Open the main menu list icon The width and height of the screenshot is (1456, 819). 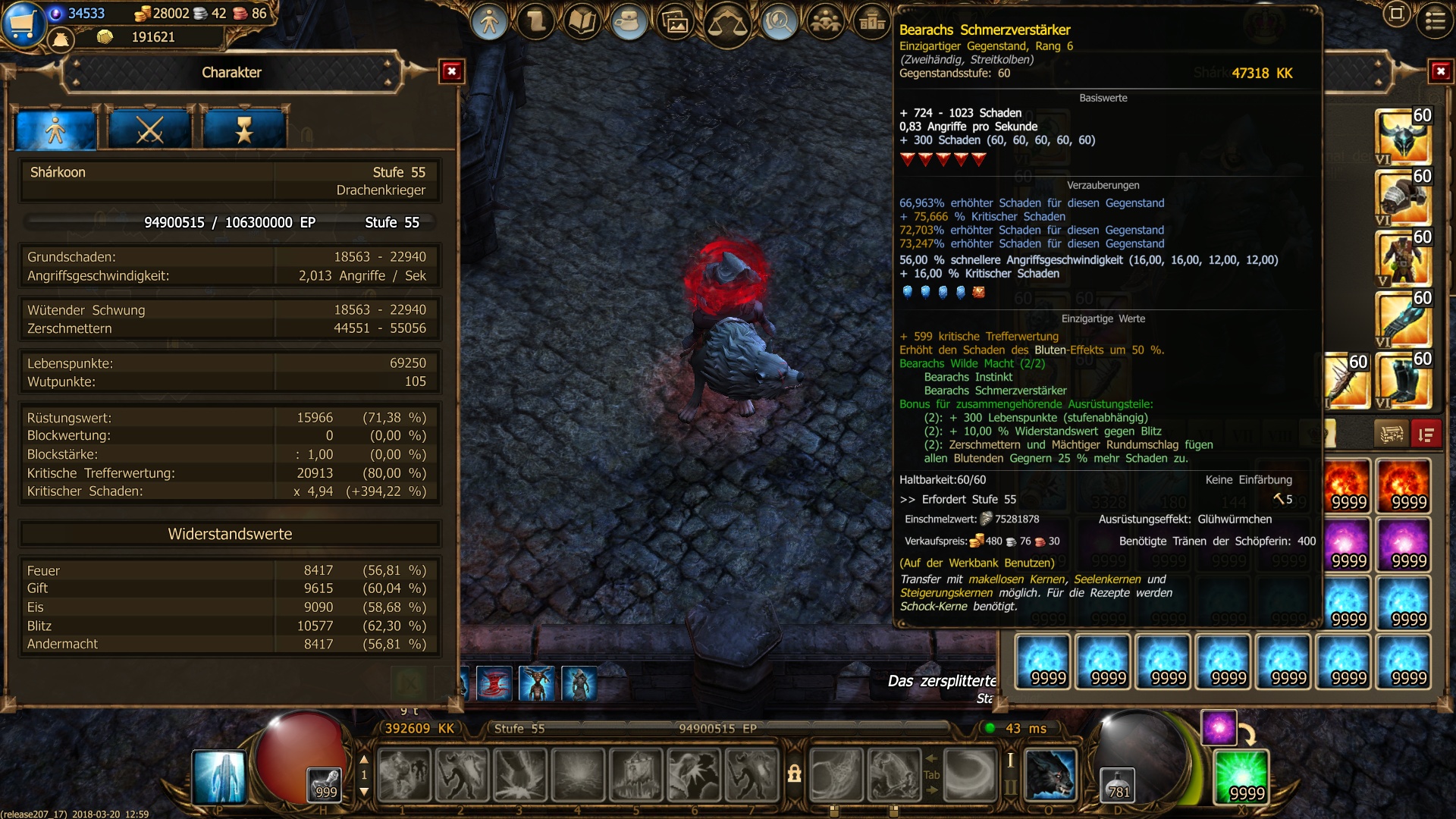point(1435,20)
